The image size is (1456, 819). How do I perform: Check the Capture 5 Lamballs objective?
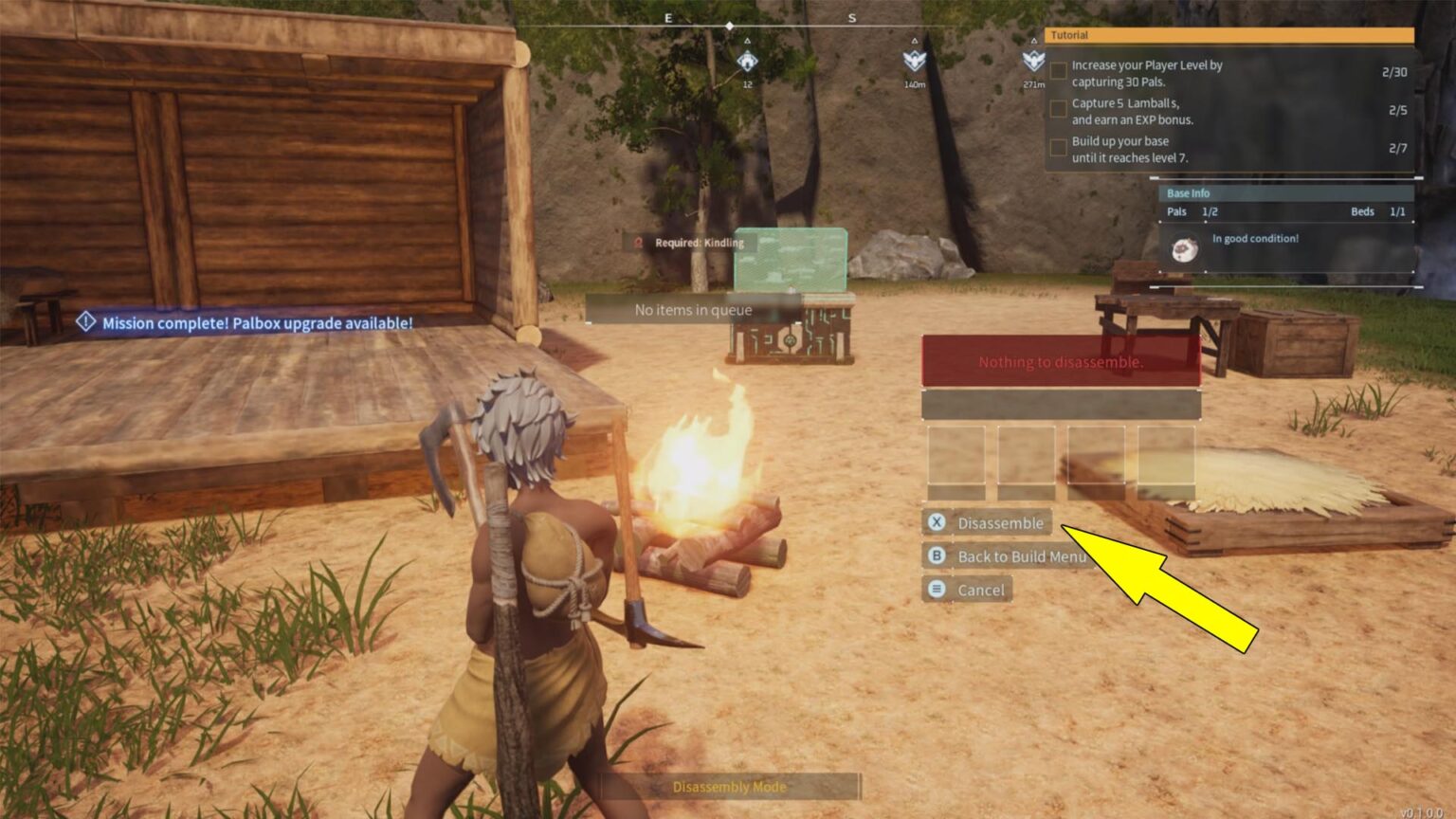1058,109
